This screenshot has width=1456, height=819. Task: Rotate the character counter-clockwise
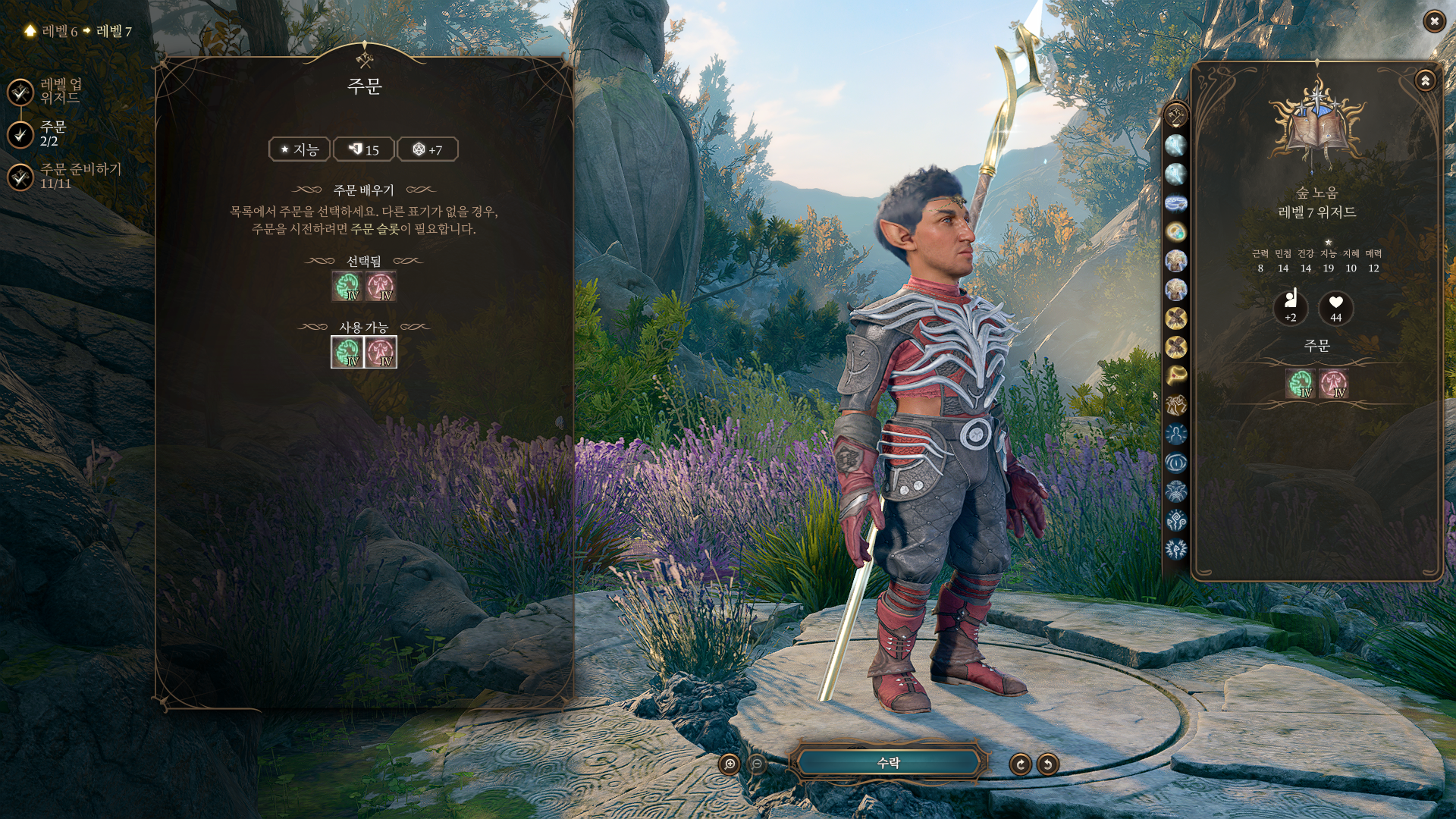click(1048, 764)
